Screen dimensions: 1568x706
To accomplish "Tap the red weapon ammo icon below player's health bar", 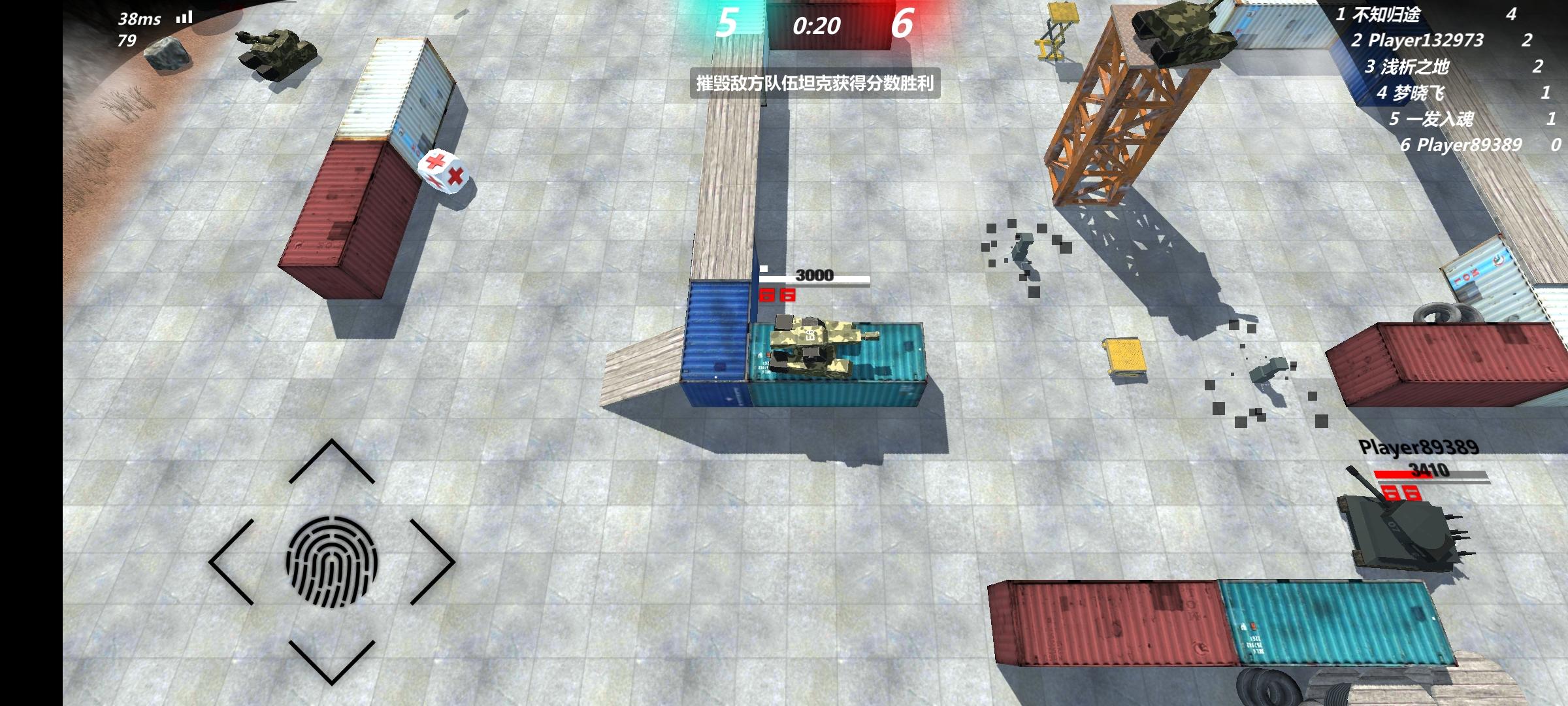I will coord(766,296).
